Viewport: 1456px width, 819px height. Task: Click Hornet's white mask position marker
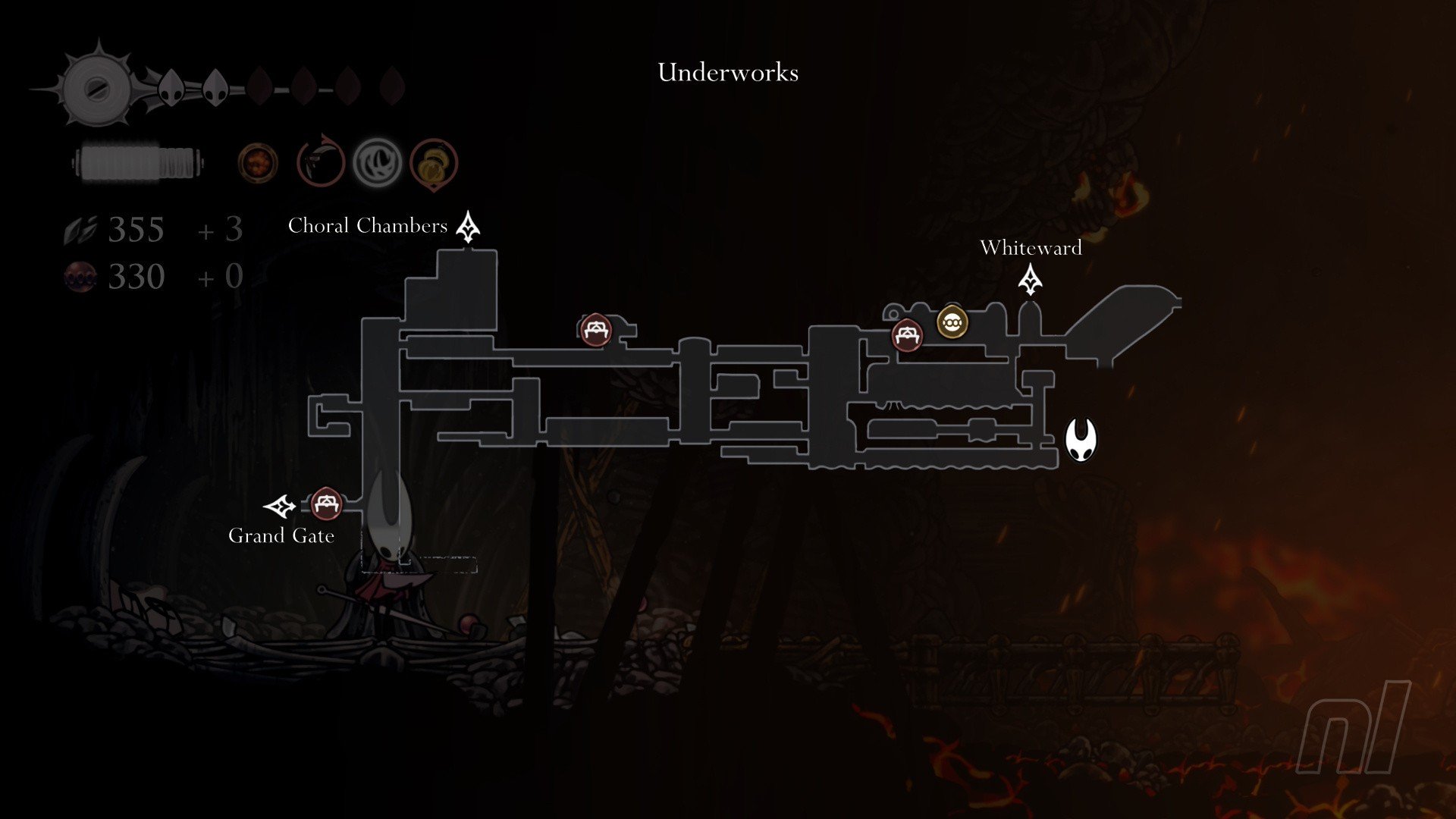click(1081, 439)
